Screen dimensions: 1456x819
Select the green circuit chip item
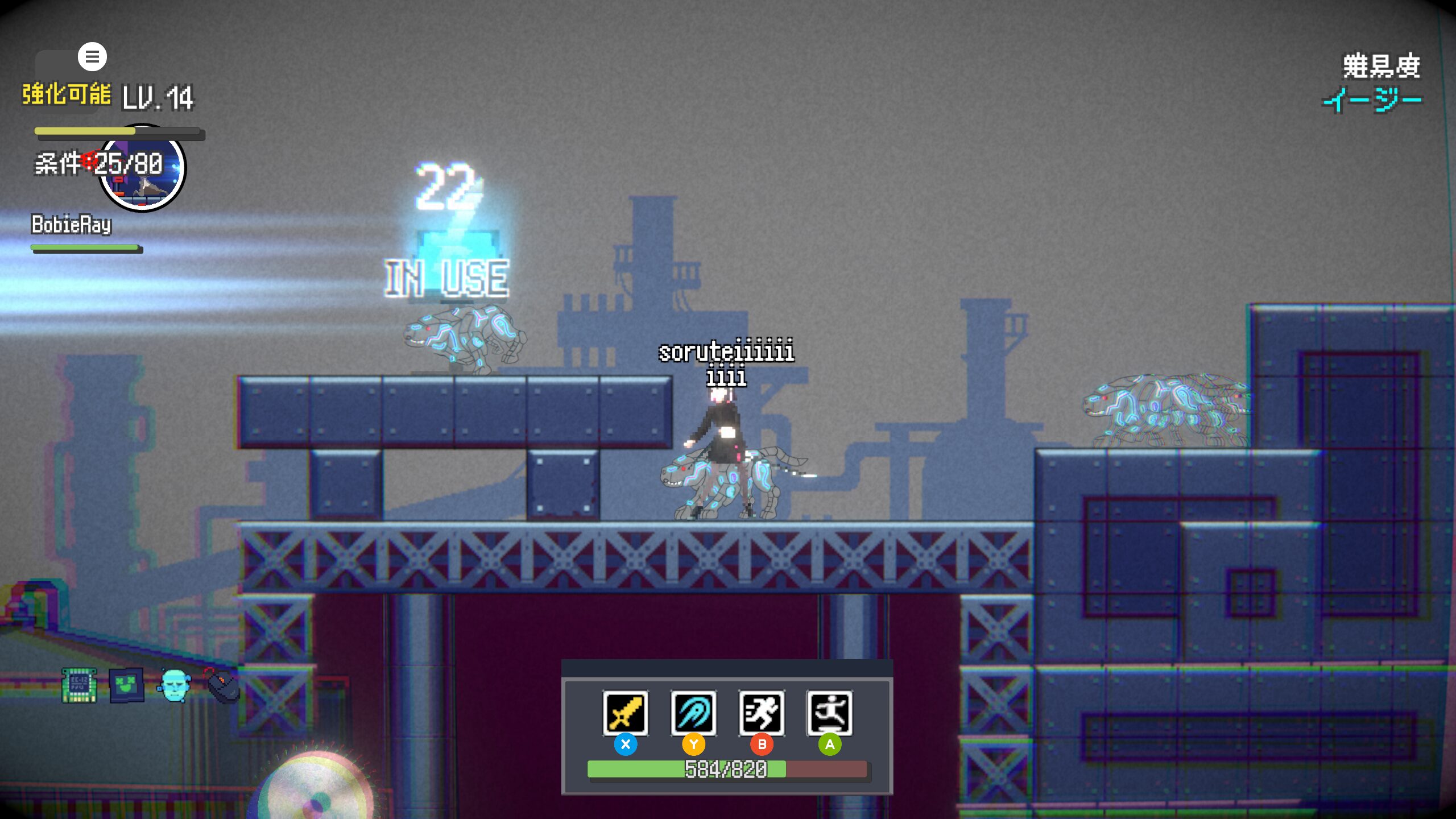(79, 685)
